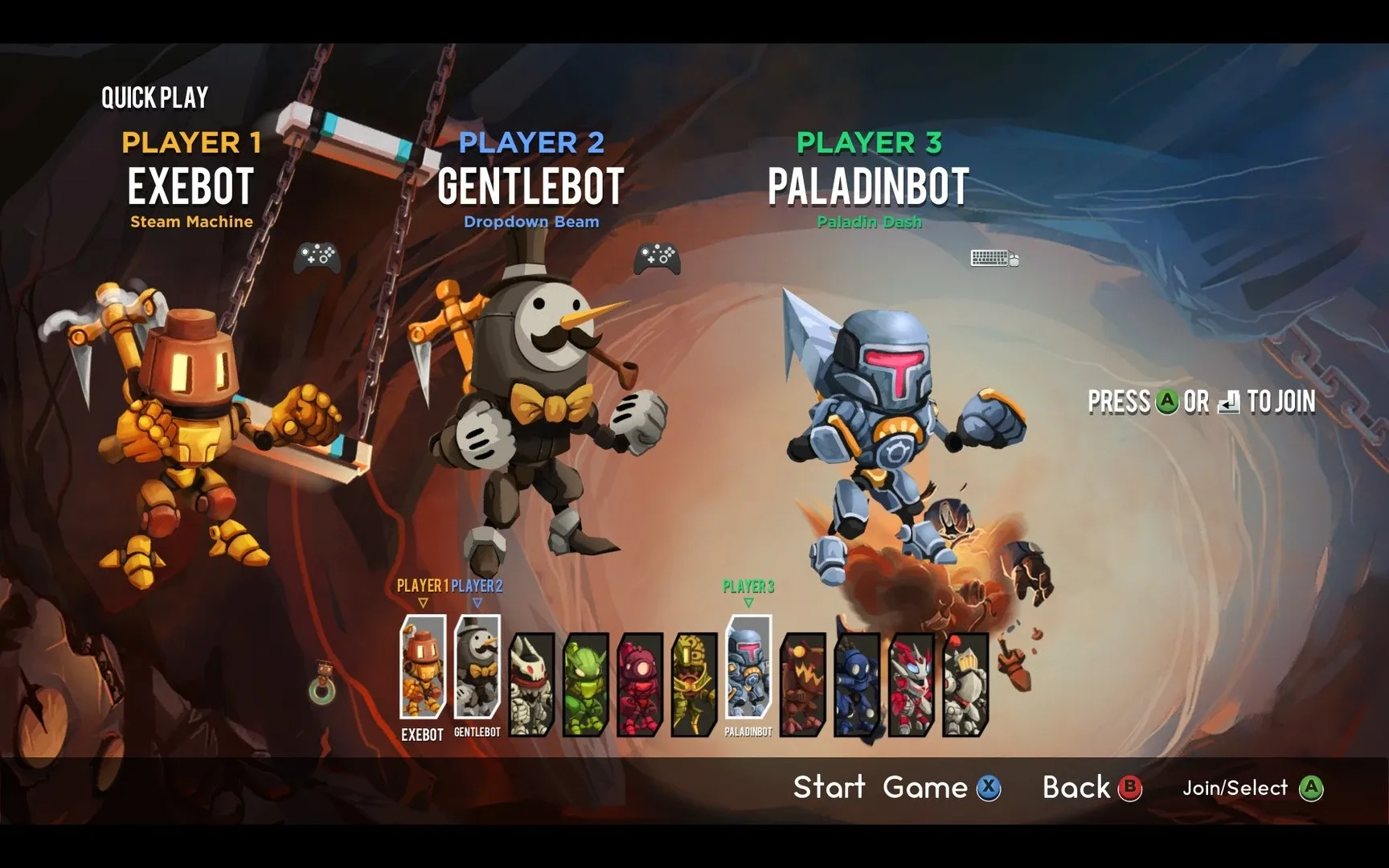Click Player 1's gamepad controller icon

coord(316,256)
